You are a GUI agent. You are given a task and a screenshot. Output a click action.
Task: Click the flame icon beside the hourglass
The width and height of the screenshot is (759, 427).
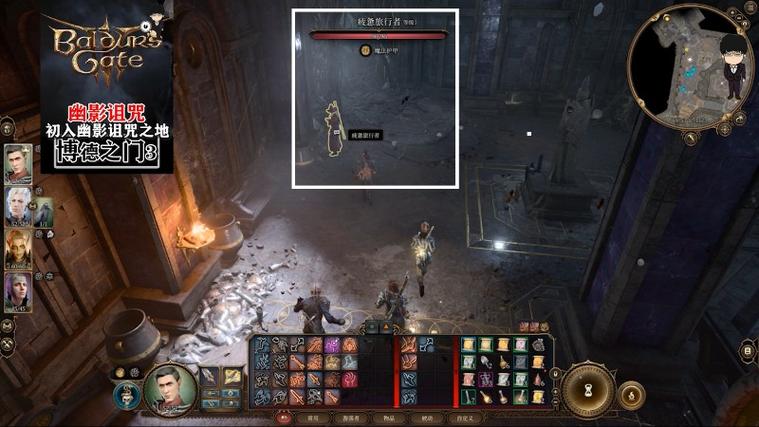tap(634, 394)
